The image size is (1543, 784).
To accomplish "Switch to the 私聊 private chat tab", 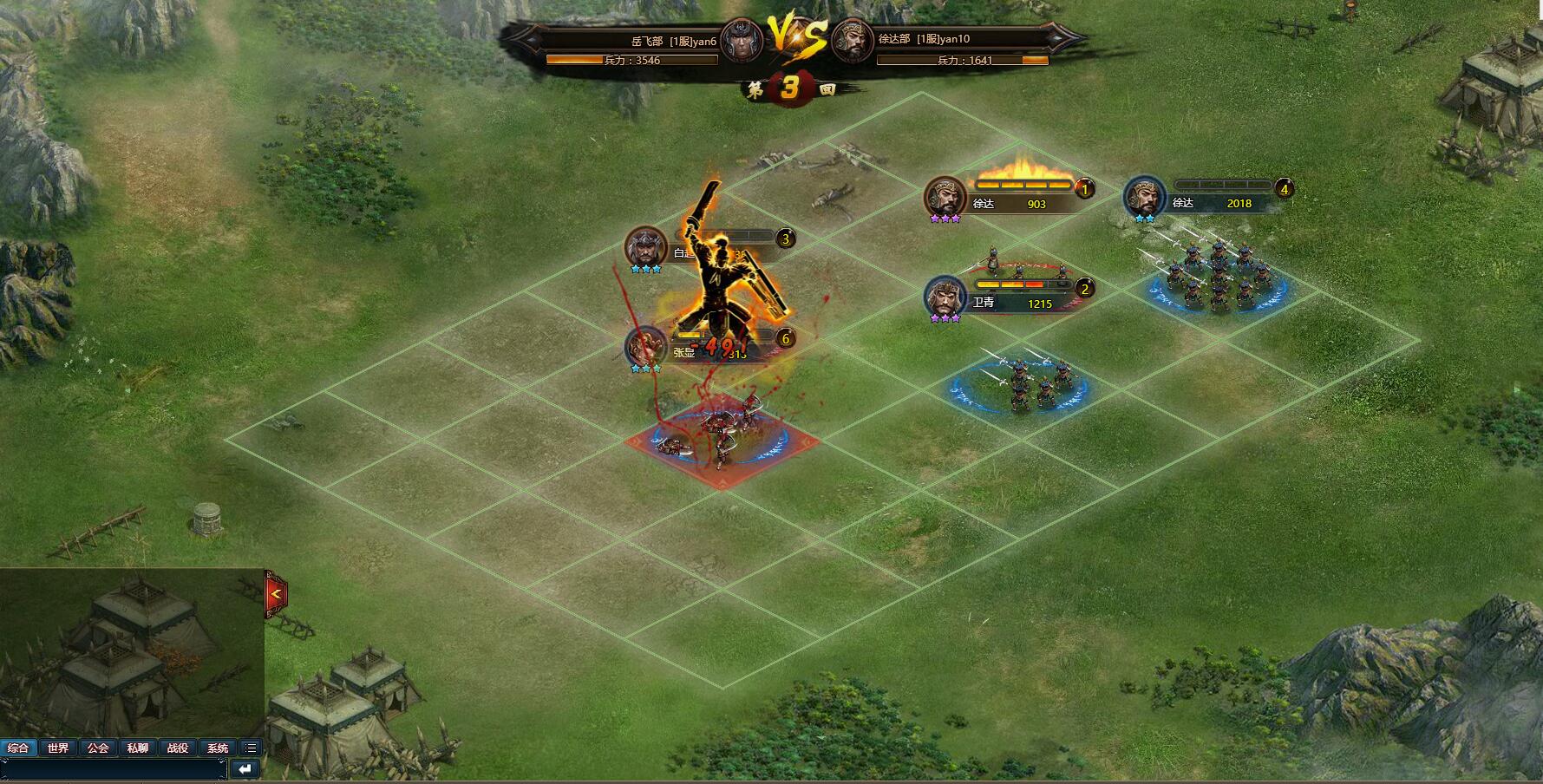I will pyautogui.click(x=138, y=748).
